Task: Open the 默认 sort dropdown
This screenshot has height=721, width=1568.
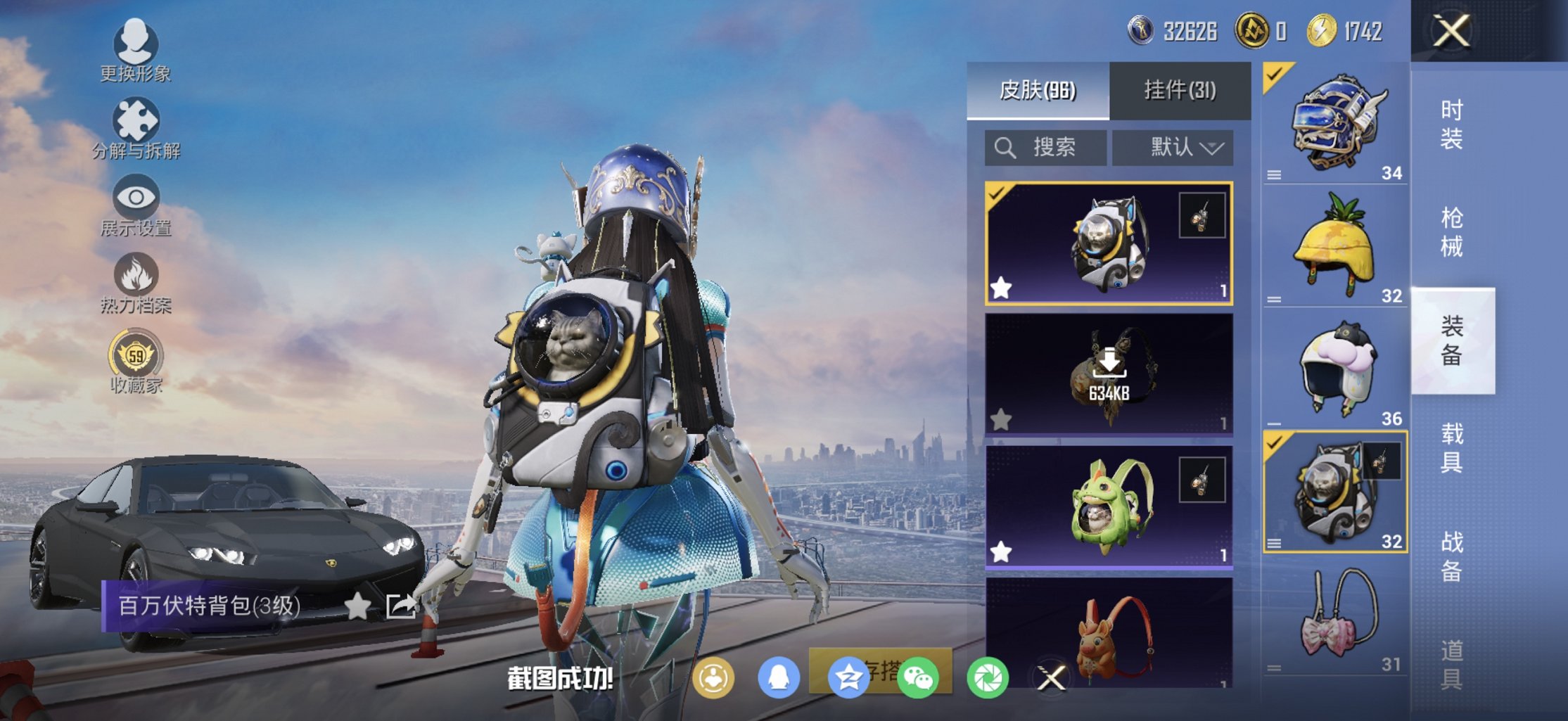Action: (1173, 148)
